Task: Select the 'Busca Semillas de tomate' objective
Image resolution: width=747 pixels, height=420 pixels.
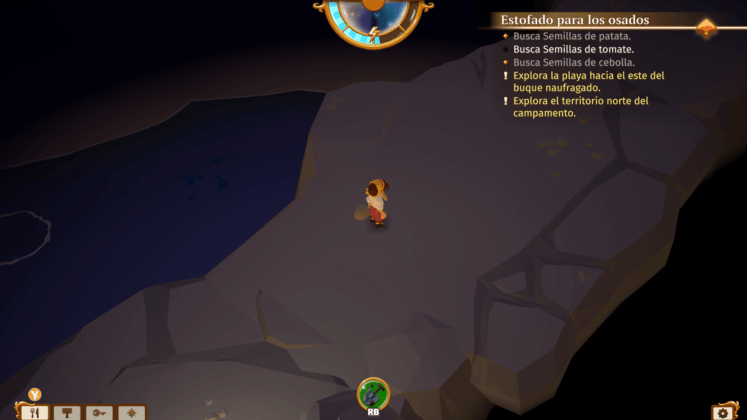Action: [573, 48]
